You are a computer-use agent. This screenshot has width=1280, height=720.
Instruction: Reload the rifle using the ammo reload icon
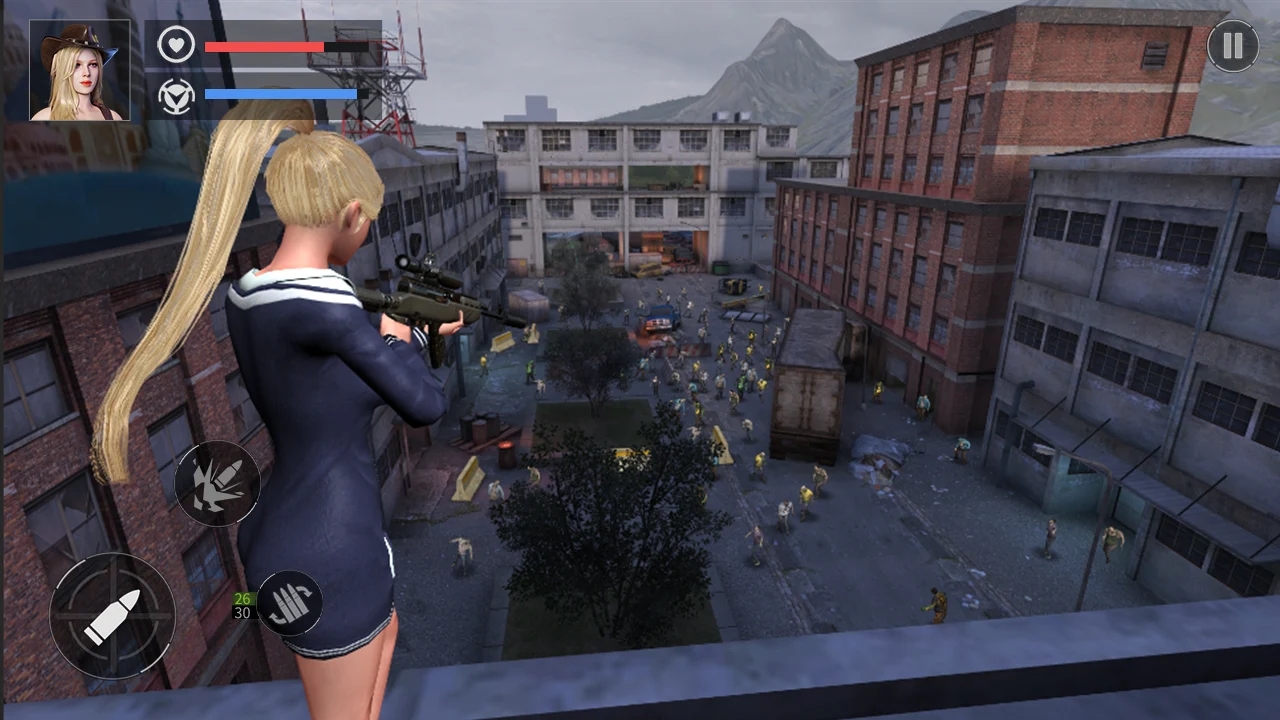coord(290,604)
